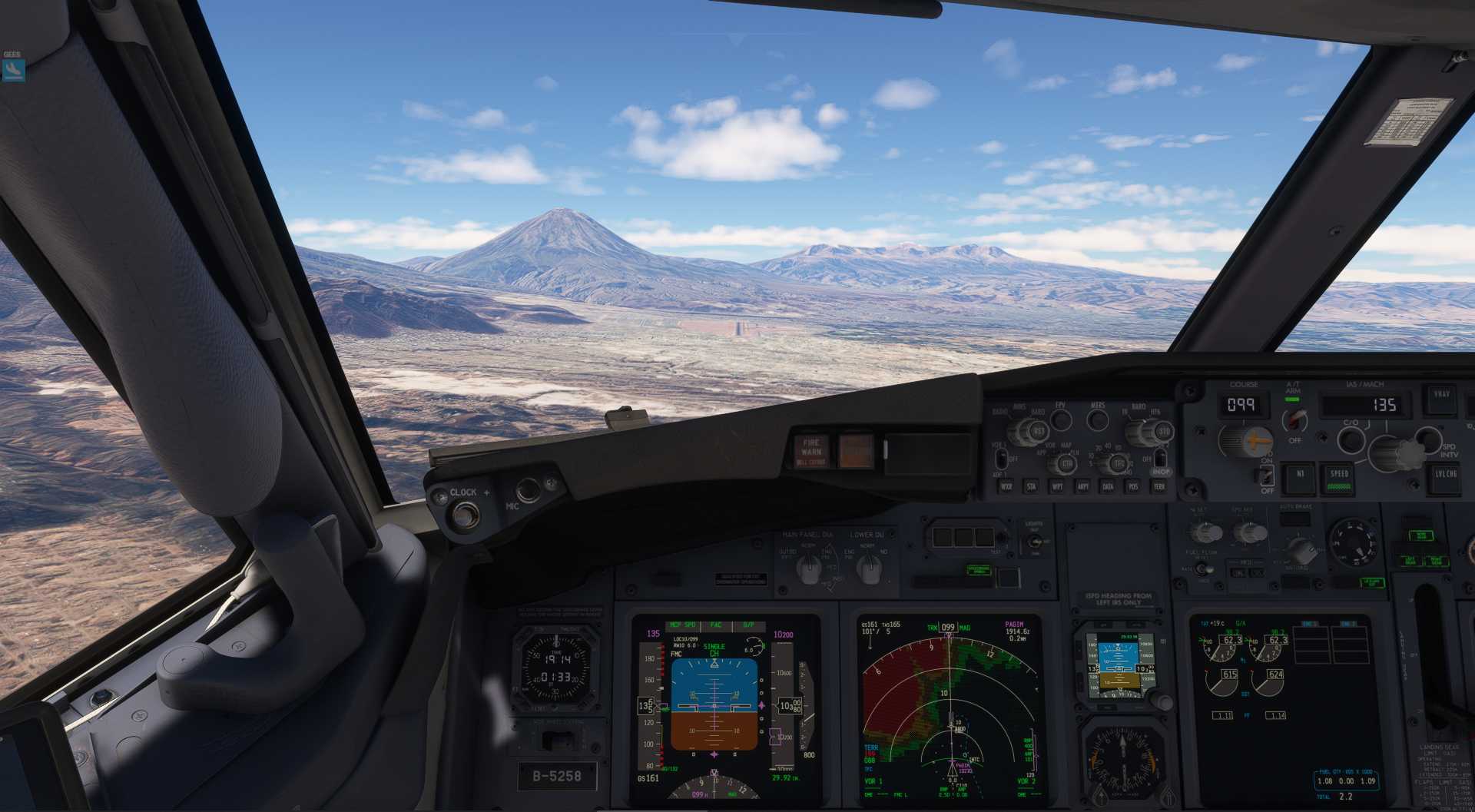
Task: Toggle the DATA map button
Action: tap(1108, 486)
